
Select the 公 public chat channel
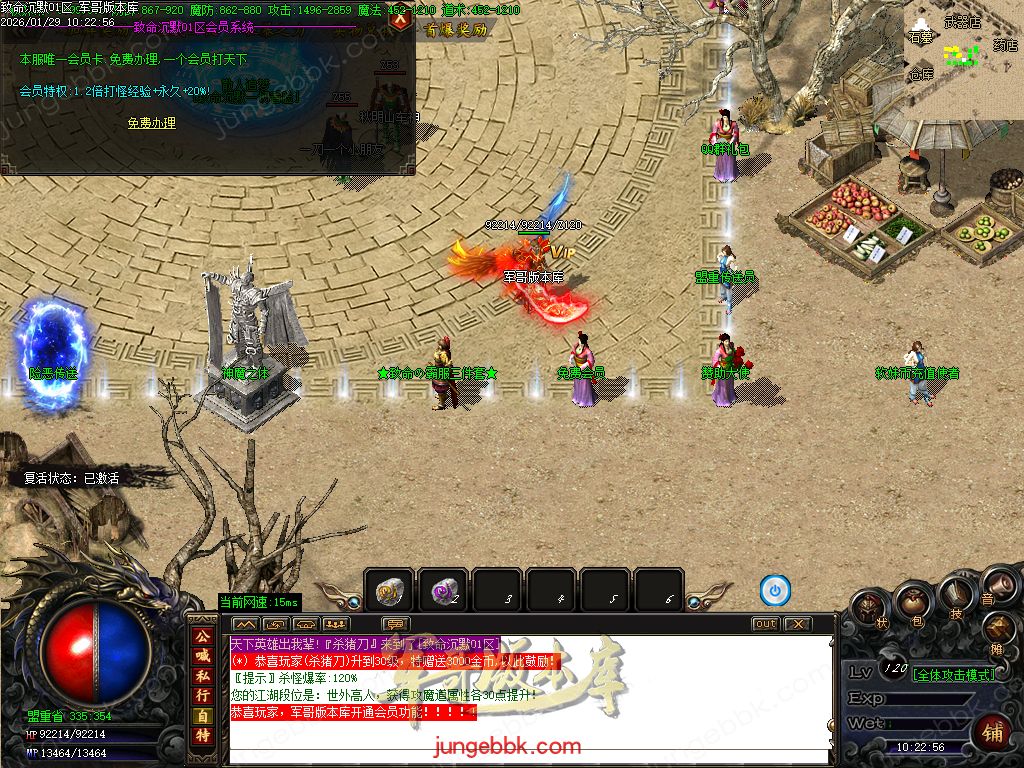203,636
